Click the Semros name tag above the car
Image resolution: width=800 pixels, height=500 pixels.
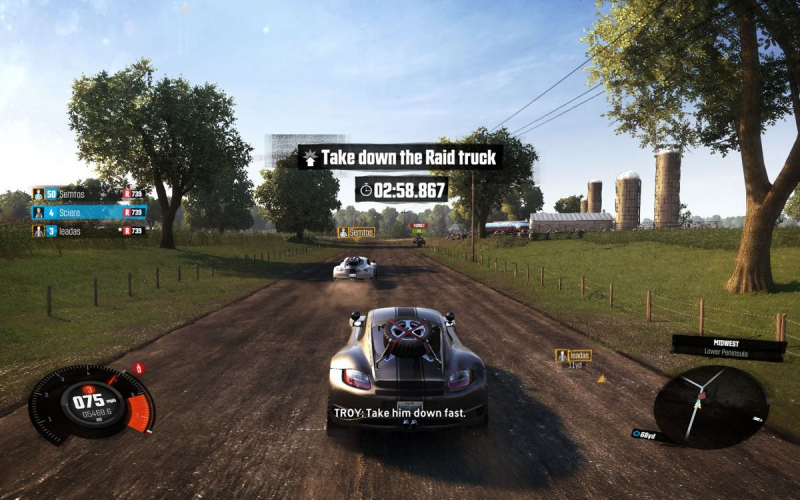356,232
